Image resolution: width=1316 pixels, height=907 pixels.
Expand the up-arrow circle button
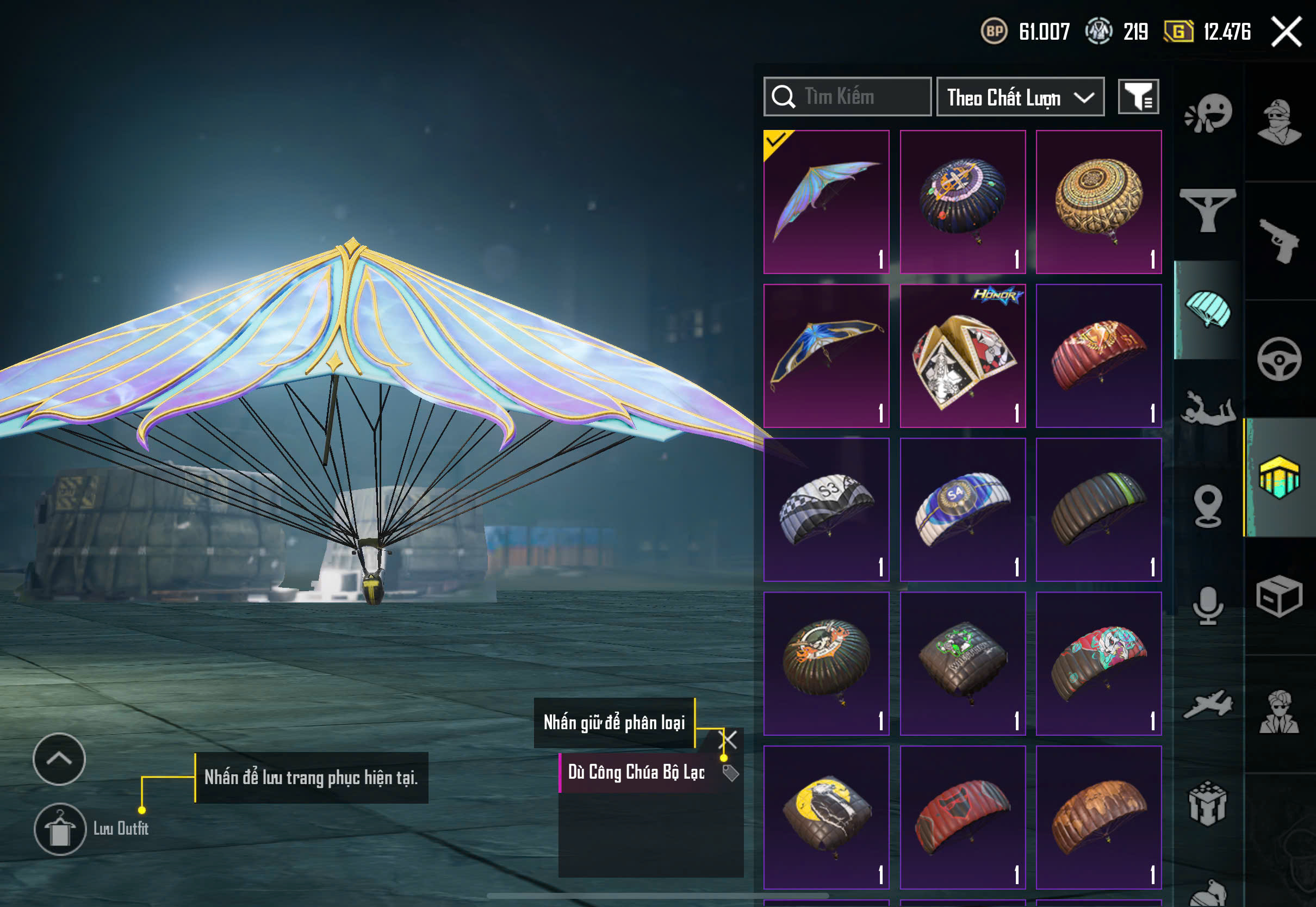pyautogui.click(x=59, y=759)
